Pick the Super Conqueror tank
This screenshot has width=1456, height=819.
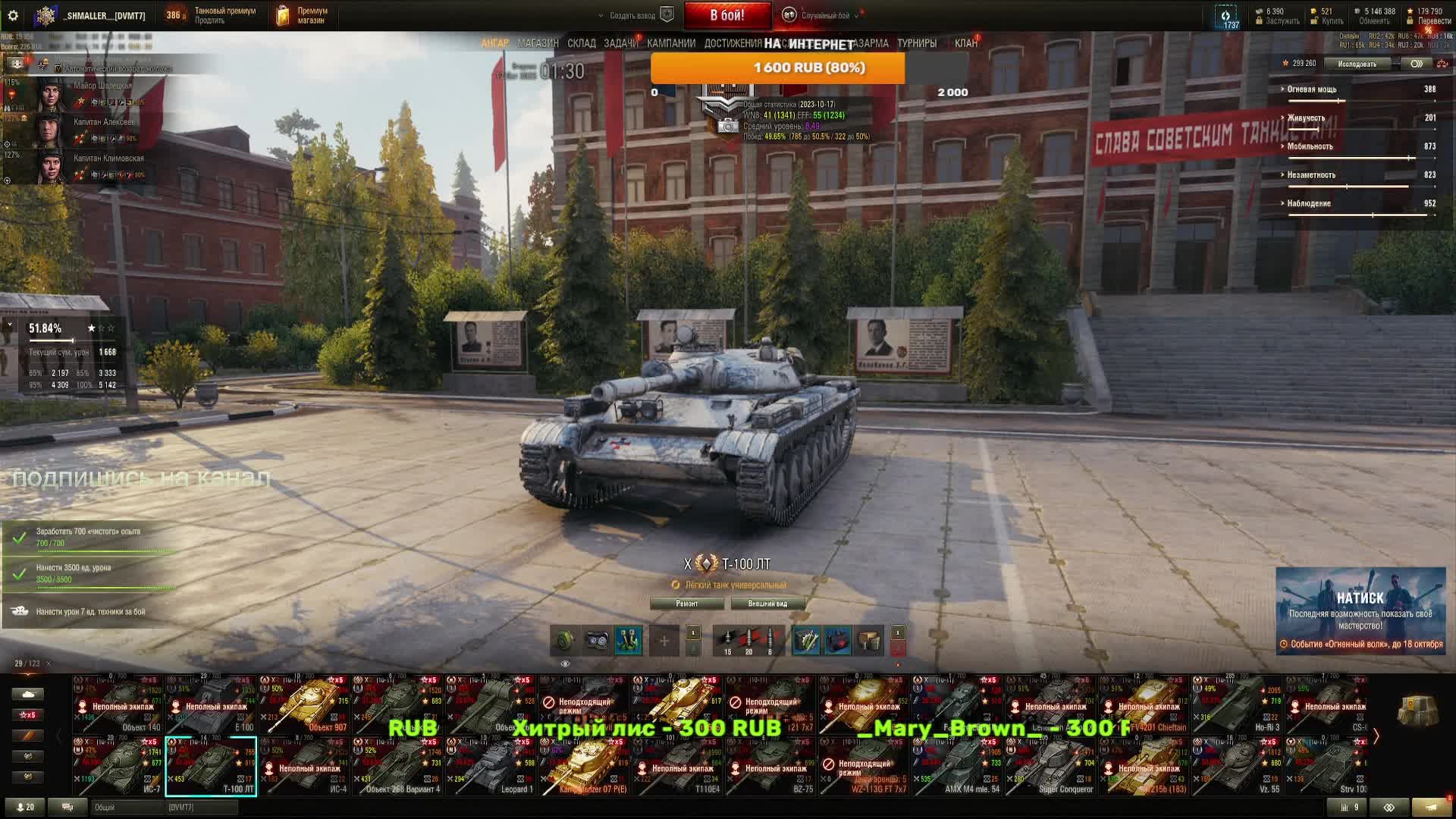pos(1050,767)
